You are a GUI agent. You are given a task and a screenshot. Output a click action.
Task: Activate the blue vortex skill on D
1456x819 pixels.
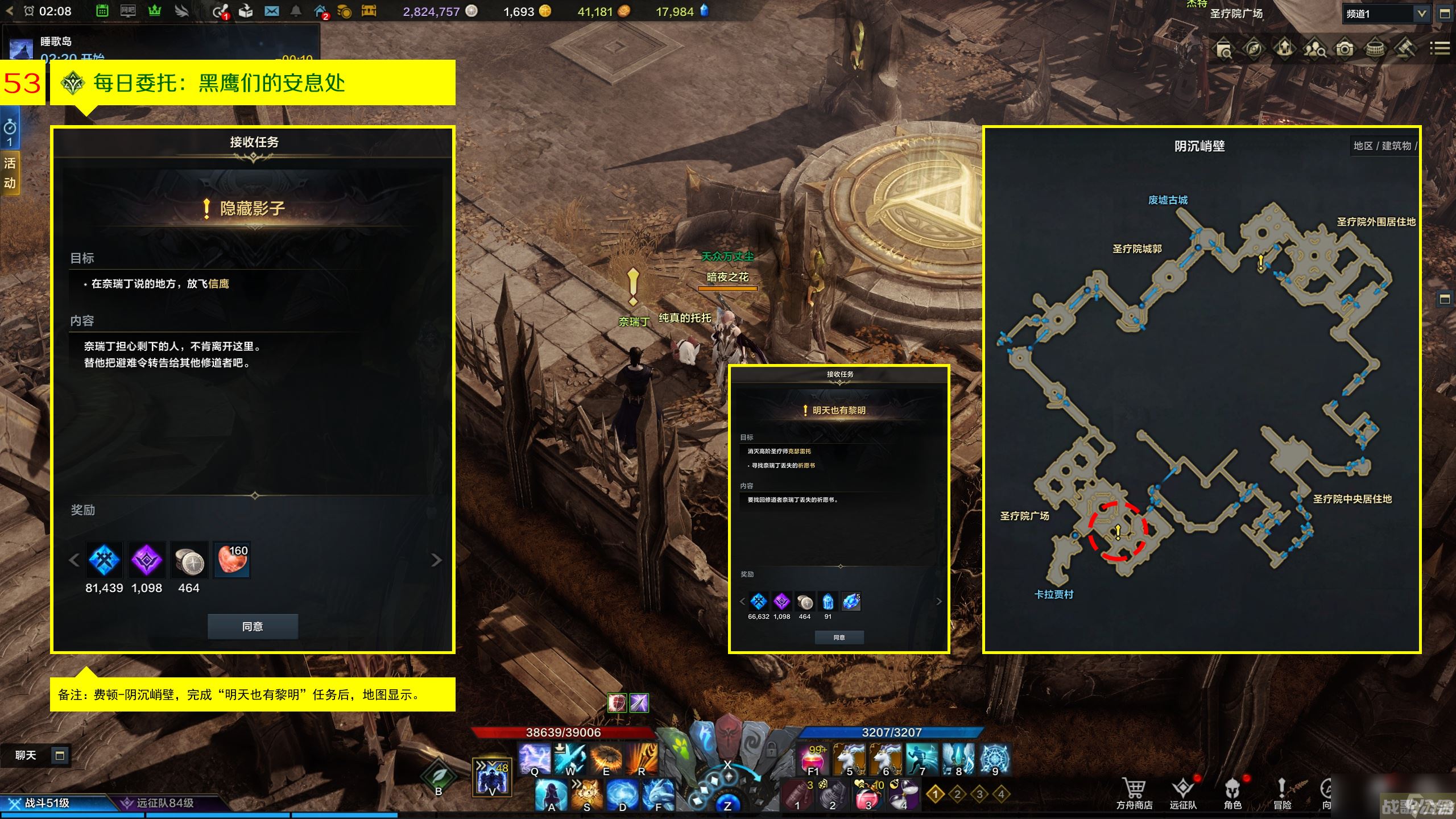point(622,795)
